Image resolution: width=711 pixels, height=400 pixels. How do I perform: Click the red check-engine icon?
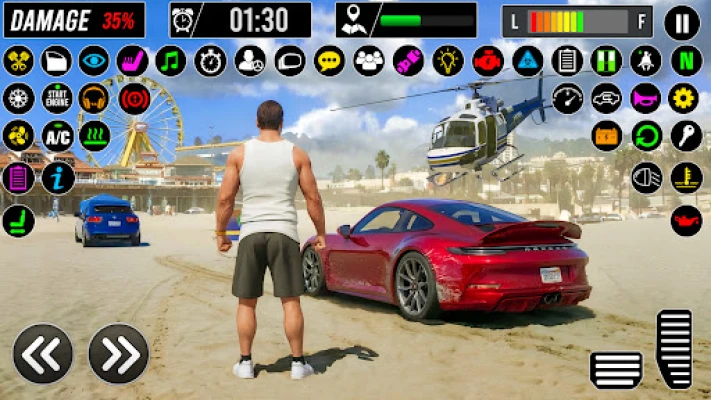(487, 61)
